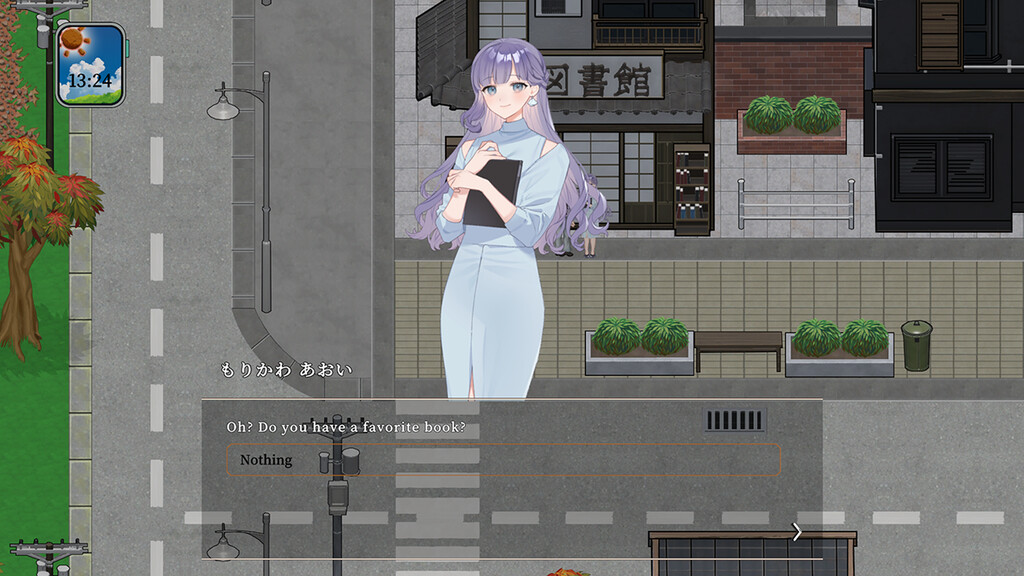Advance dialogue with the arrow indicator

coord(796,532)
